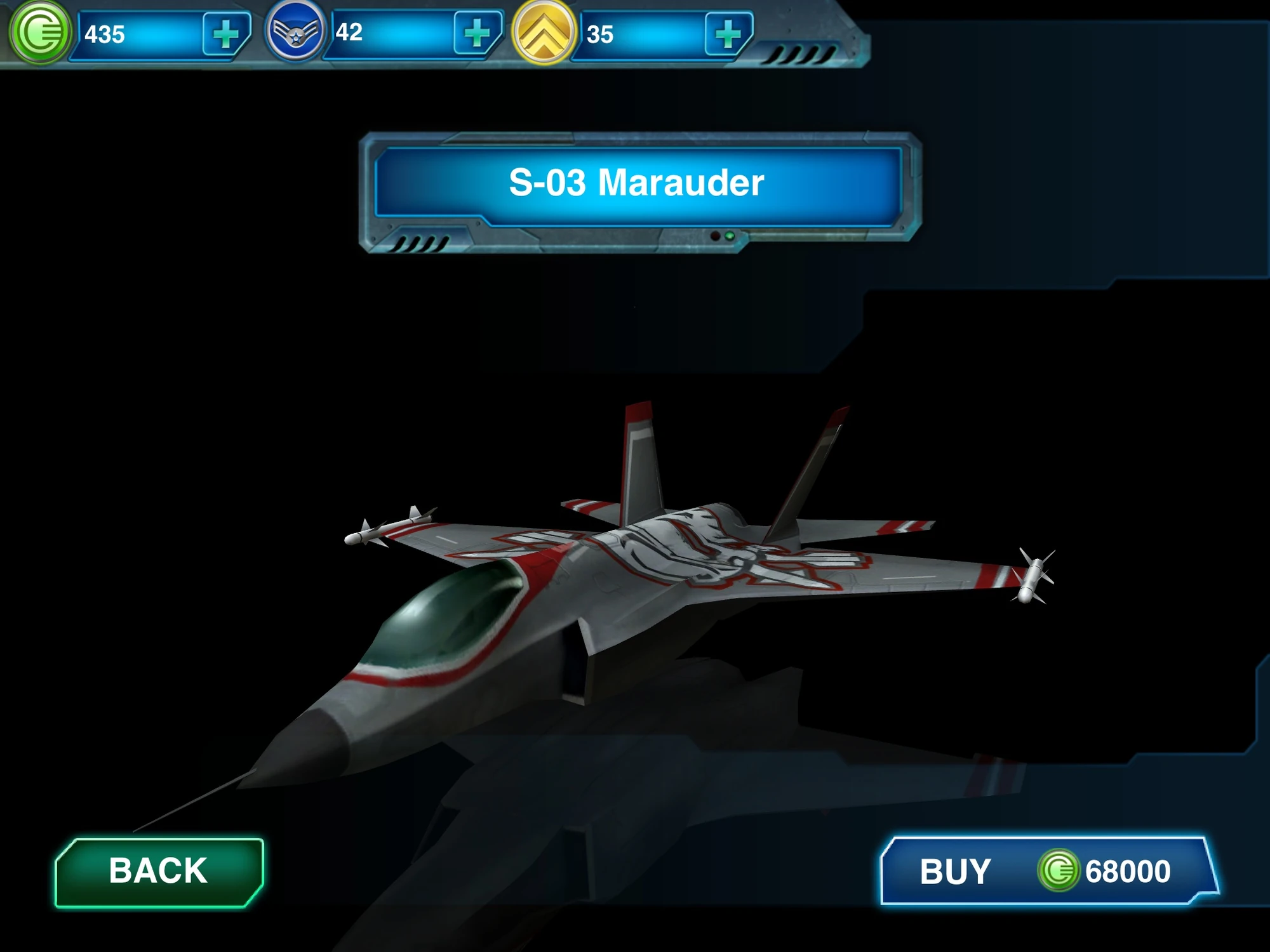Toggle the red status light near the jet name

click(714, 235)
